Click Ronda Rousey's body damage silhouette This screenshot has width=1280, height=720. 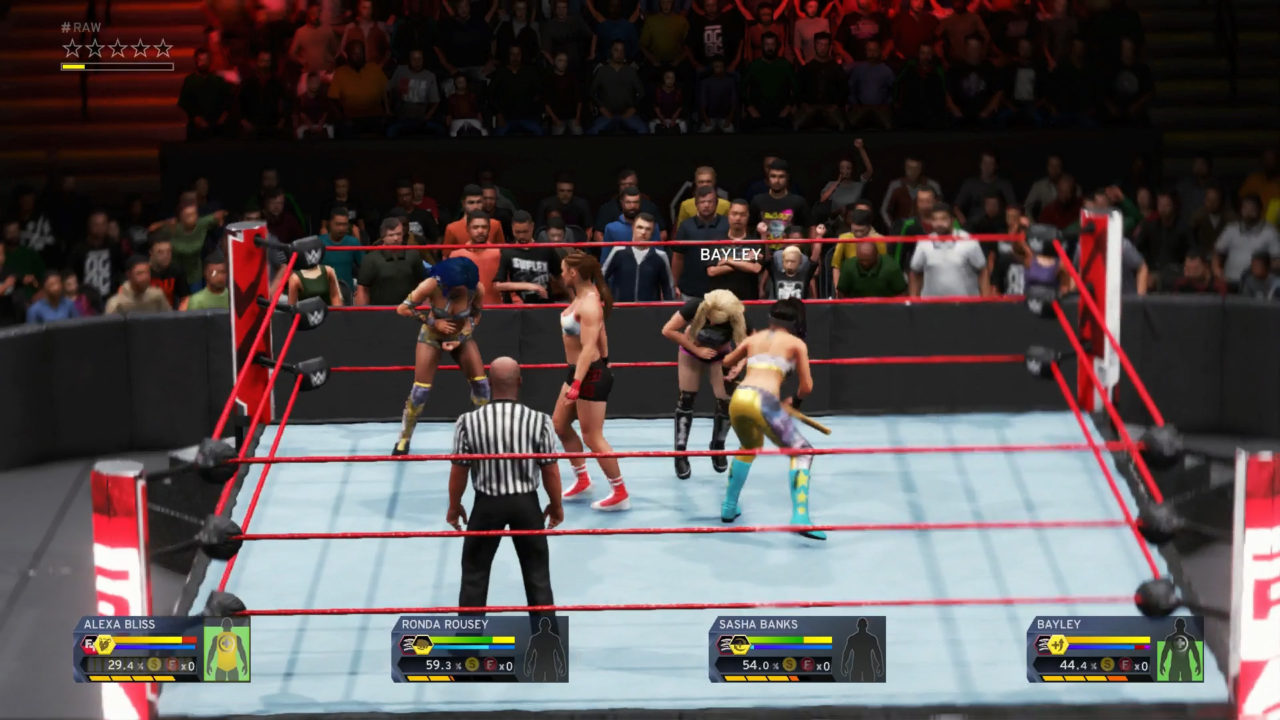[545, 651]
